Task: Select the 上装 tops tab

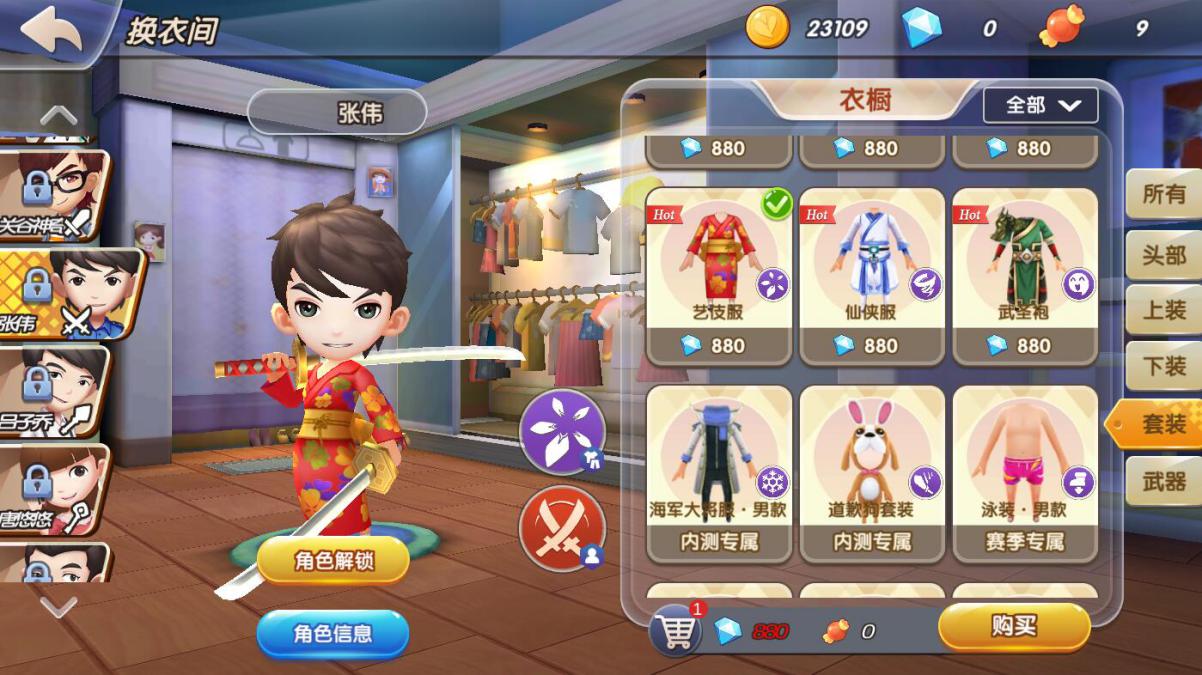Action: click(1163, 310)
